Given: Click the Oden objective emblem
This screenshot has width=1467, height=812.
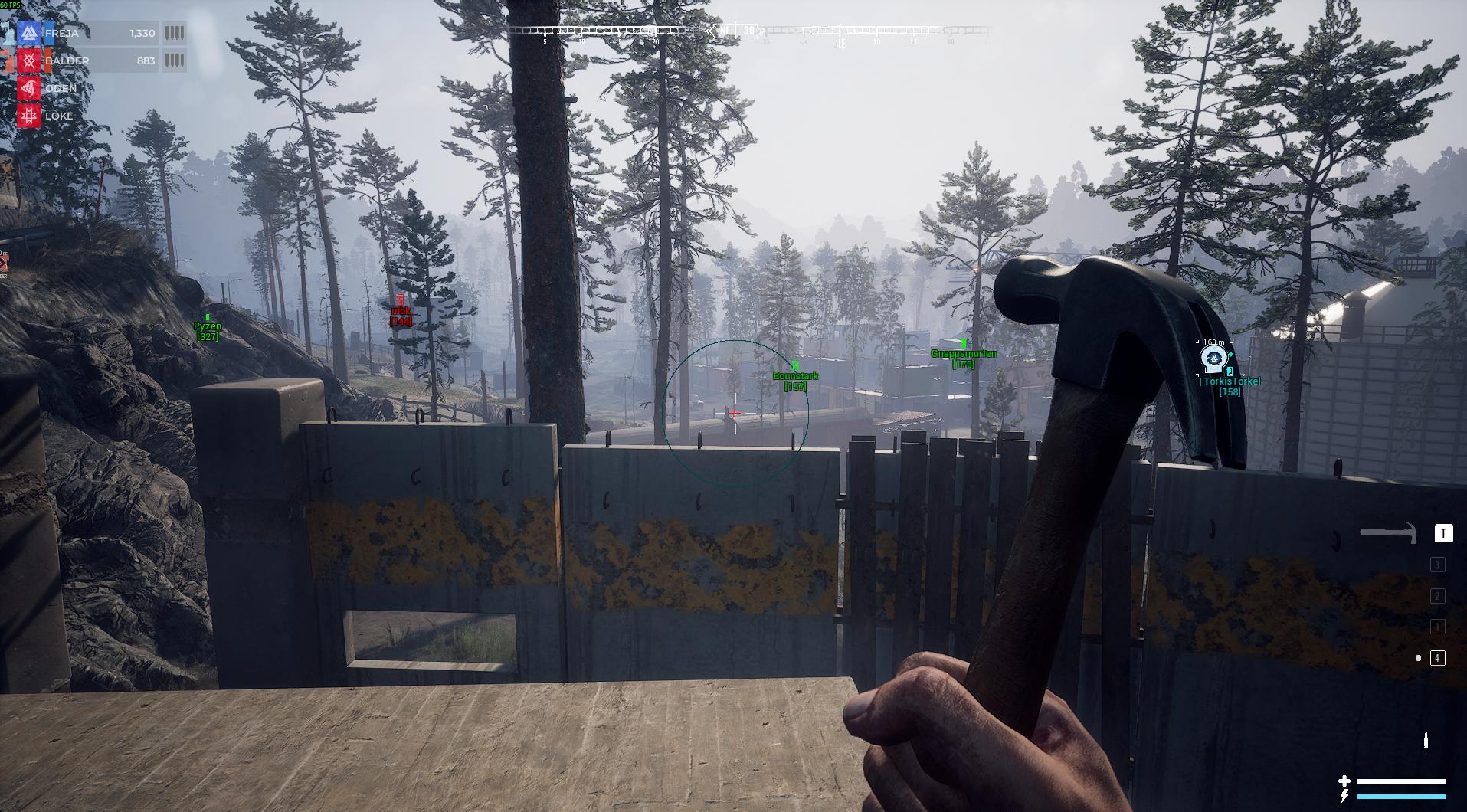Looking at the screenshot, I should click(x=29, y=89).
